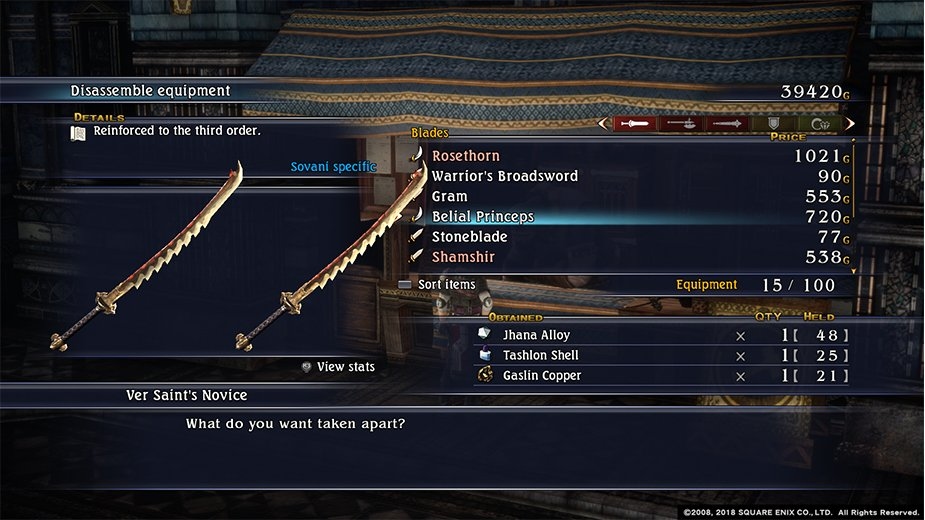Open the axe category tab
The height and width of the screenshot is (520, 925).
682,124
